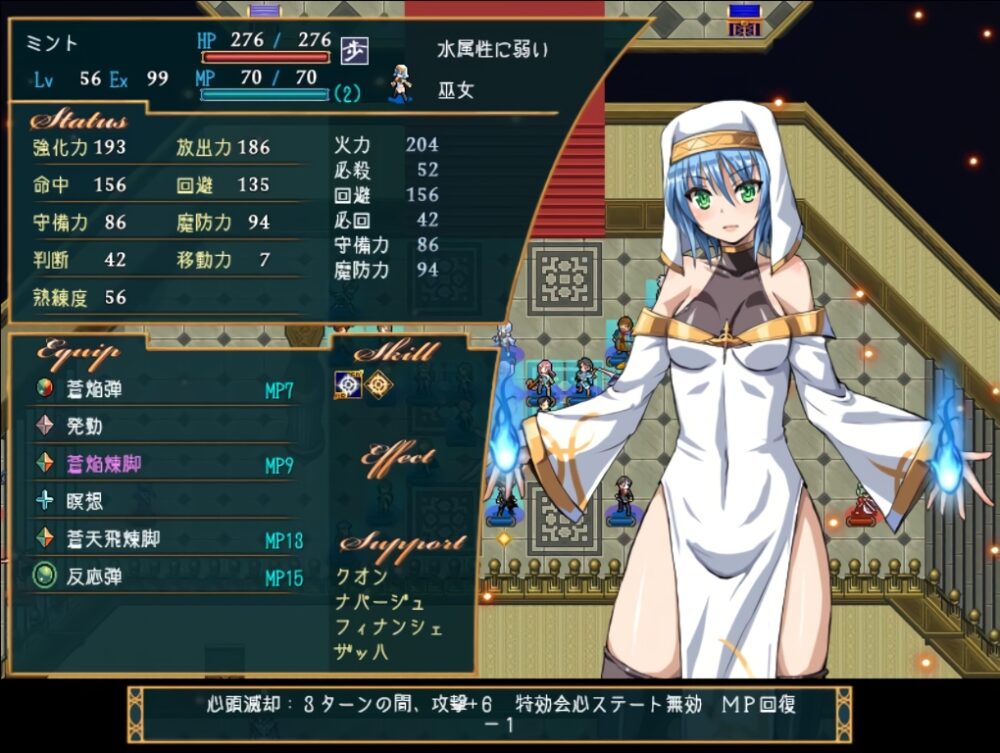The image size is (1000, 753).
Task: Select the gold diamond target skill icon
Action: (x=377, y=385)
